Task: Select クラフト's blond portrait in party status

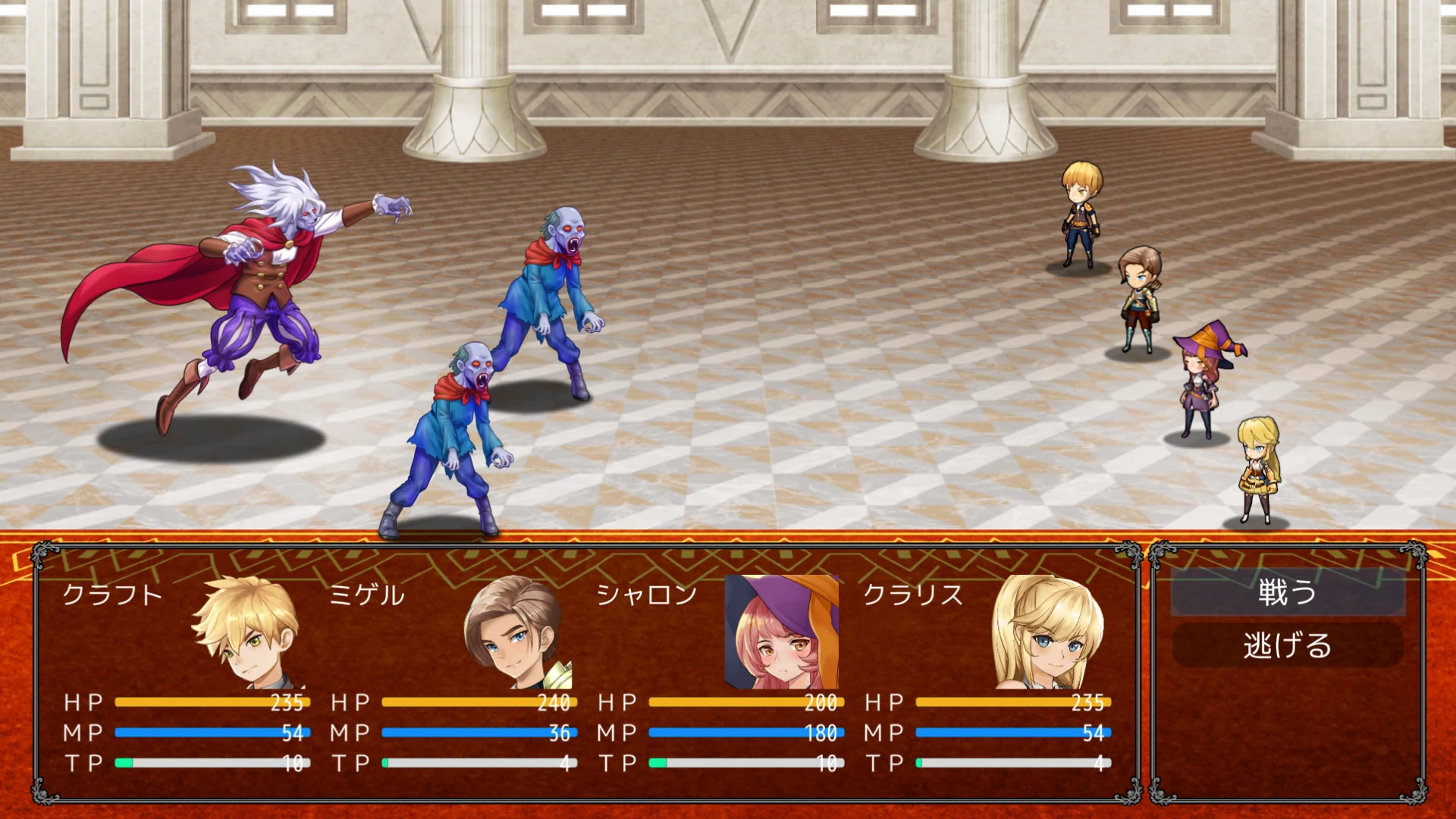Action: (248, 632)
